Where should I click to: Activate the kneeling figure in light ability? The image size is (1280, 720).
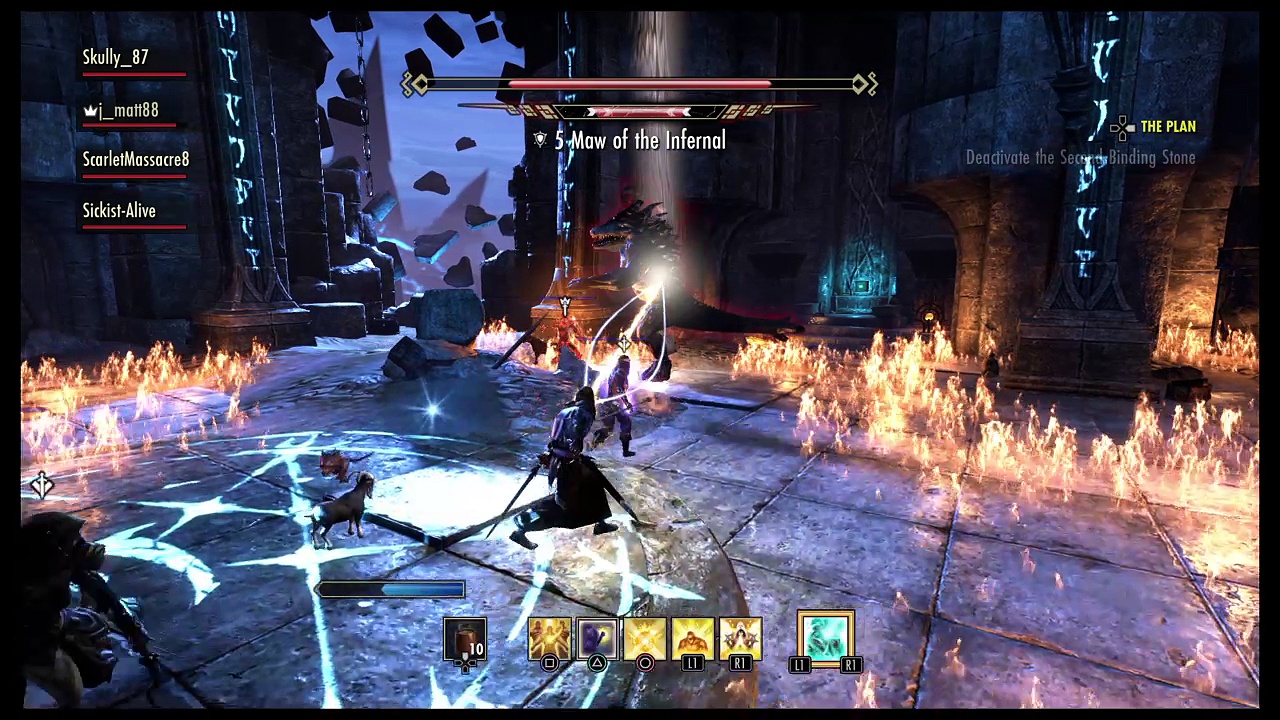pyautogui.click(x=693, y=638)
